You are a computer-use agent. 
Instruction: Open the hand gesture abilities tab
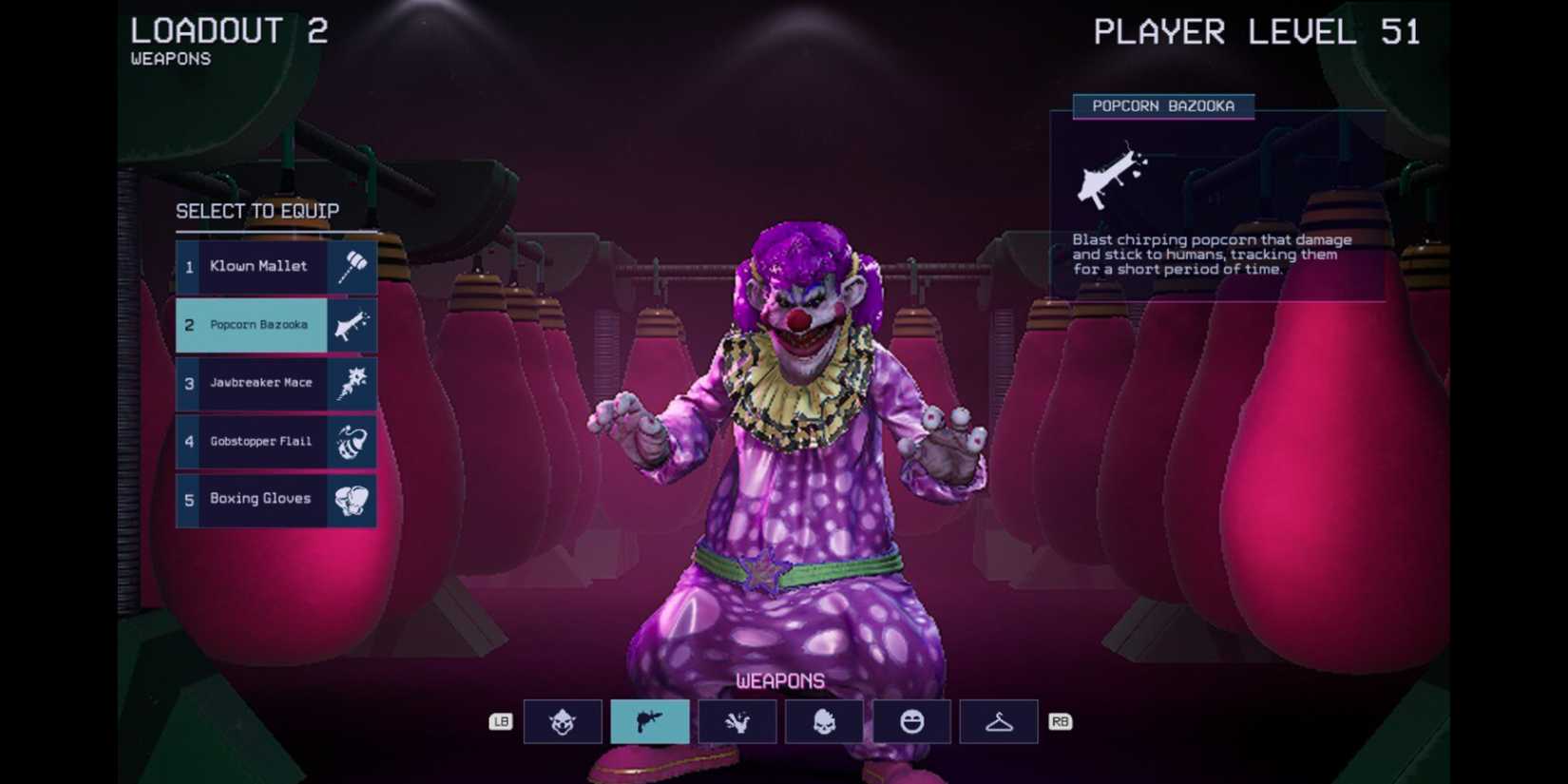click(x=736, y=721)
